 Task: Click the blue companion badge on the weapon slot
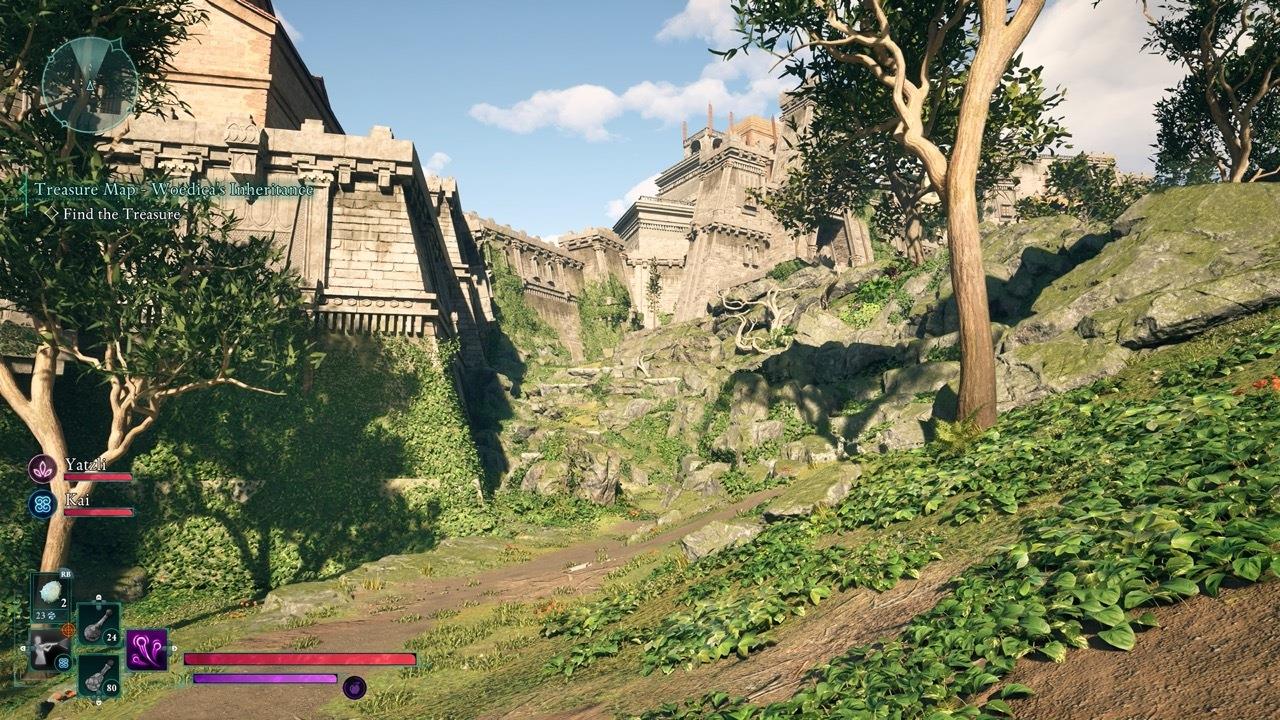[64, 662]
